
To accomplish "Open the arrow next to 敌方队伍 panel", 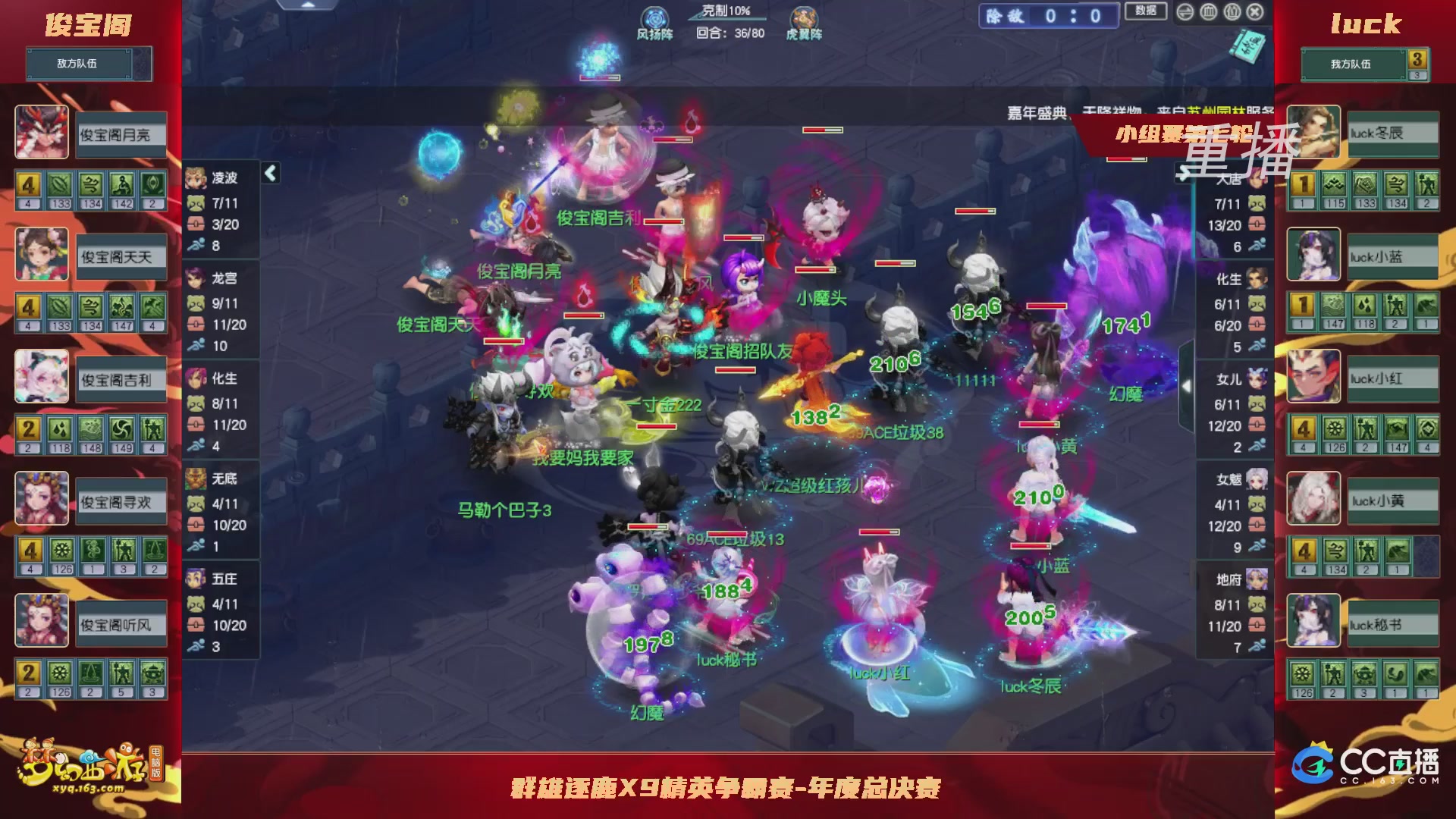I will pyautogui.click(x=142, y=64).
